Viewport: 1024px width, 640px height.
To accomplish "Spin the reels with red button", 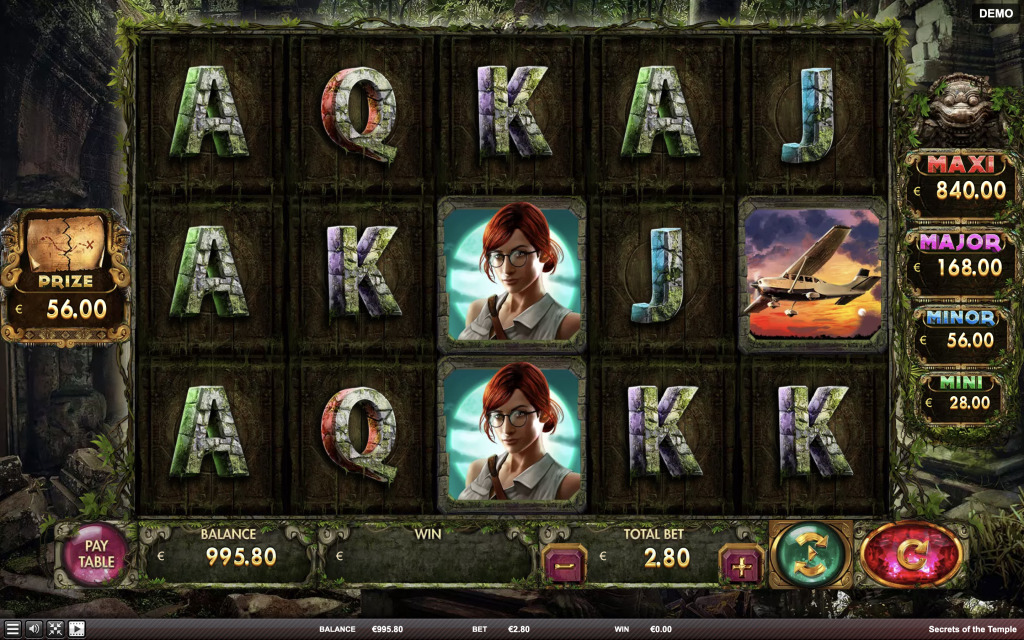I will 911,553.
